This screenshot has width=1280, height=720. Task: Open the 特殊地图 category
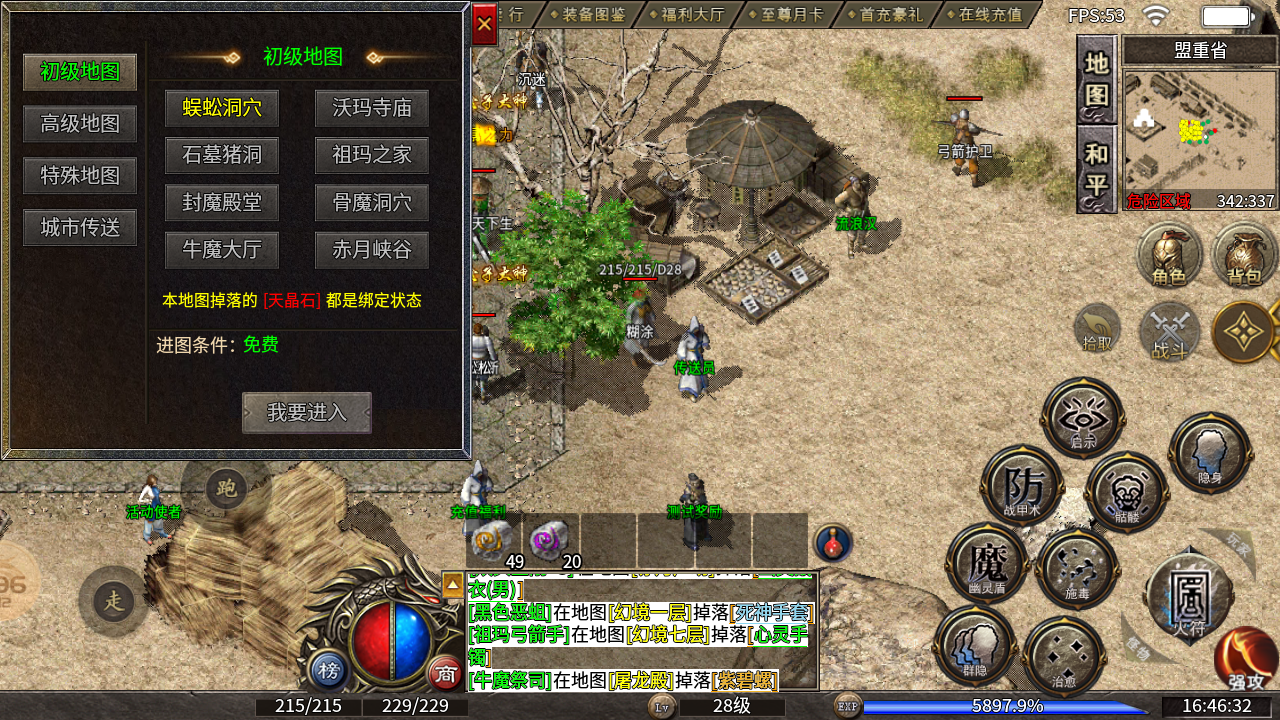(x=80, y=176)
